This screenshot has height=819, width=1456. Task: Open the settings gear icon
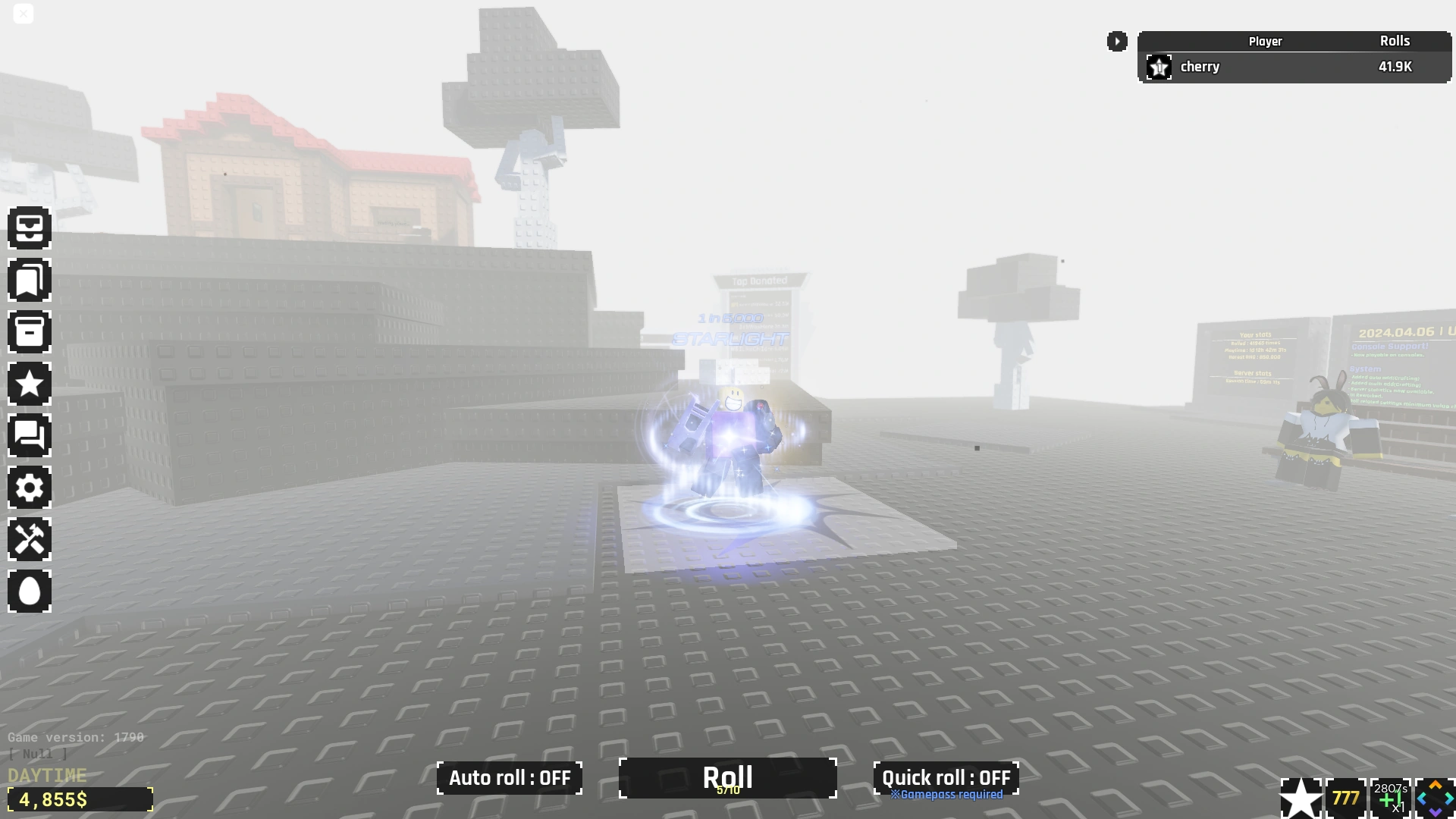click(30, 488)
